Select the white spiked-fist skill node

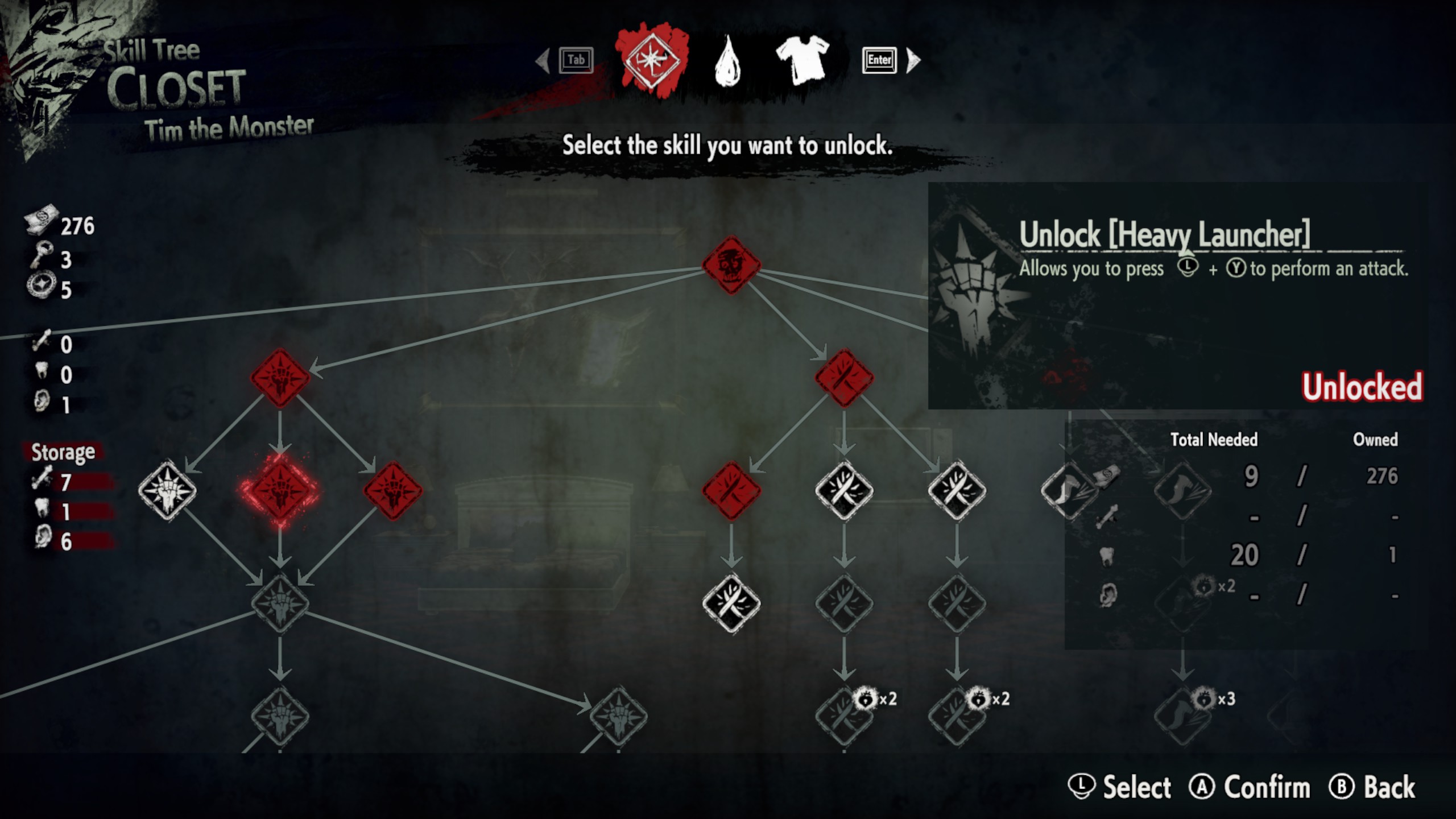click(x=167, y=490)
